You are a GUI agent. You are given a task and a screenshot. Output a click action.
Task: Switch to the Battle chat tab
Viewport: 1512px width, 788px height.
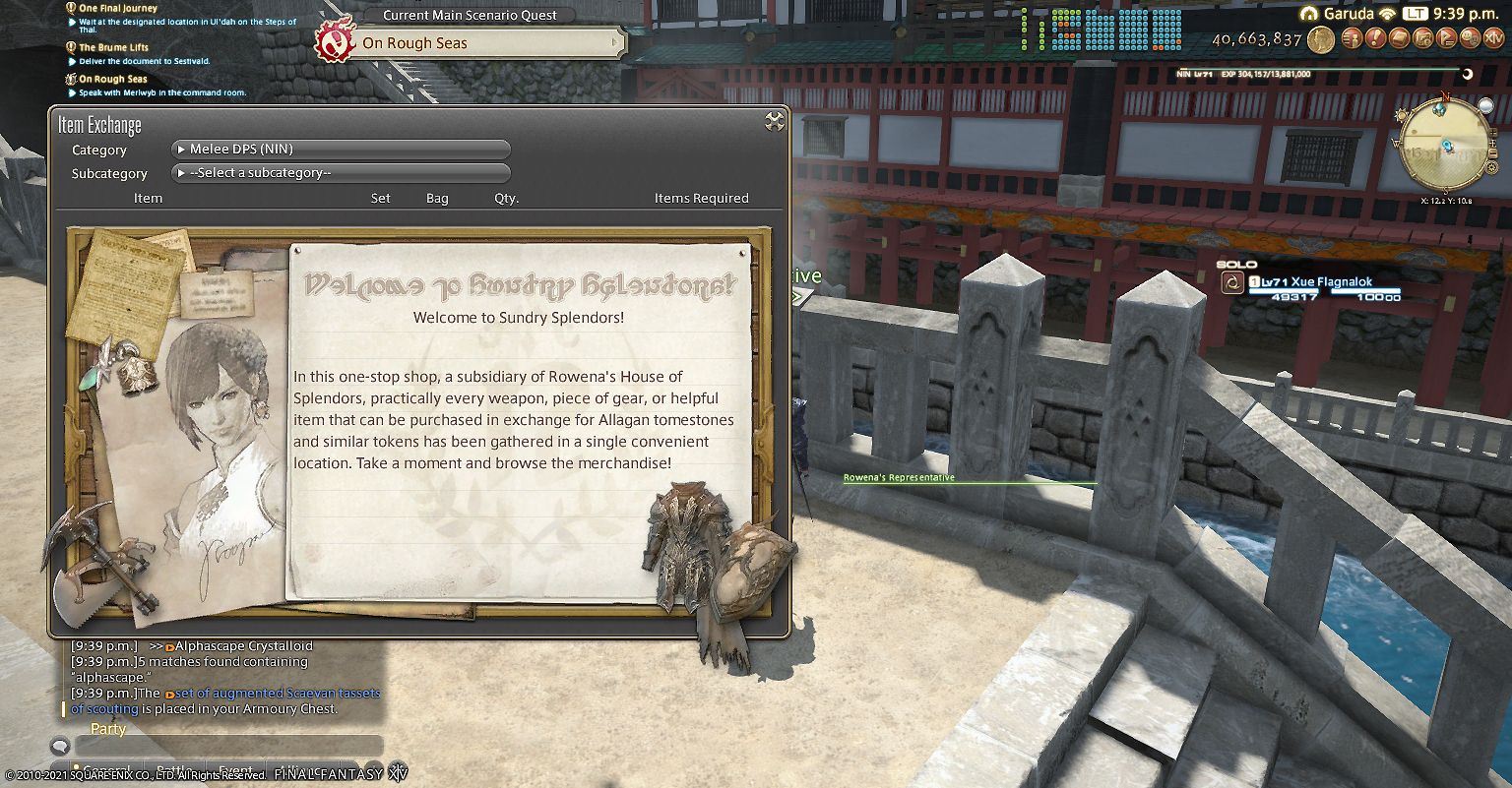pyautogui.click(x=175, y=769)
